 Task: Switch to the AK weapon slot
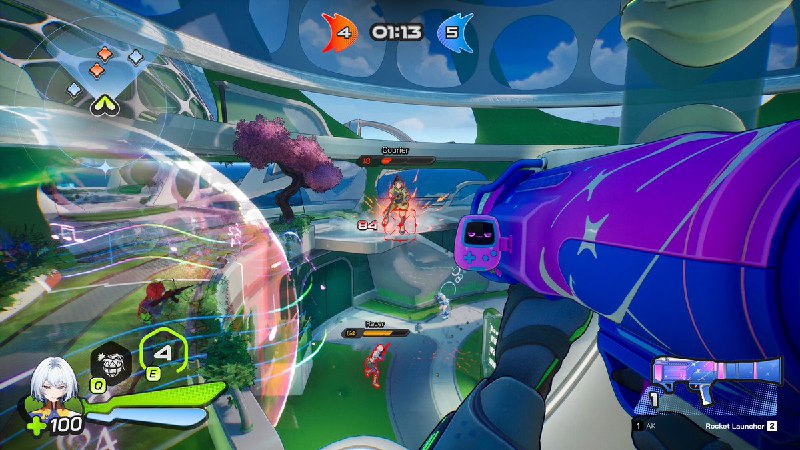[645, 426]
